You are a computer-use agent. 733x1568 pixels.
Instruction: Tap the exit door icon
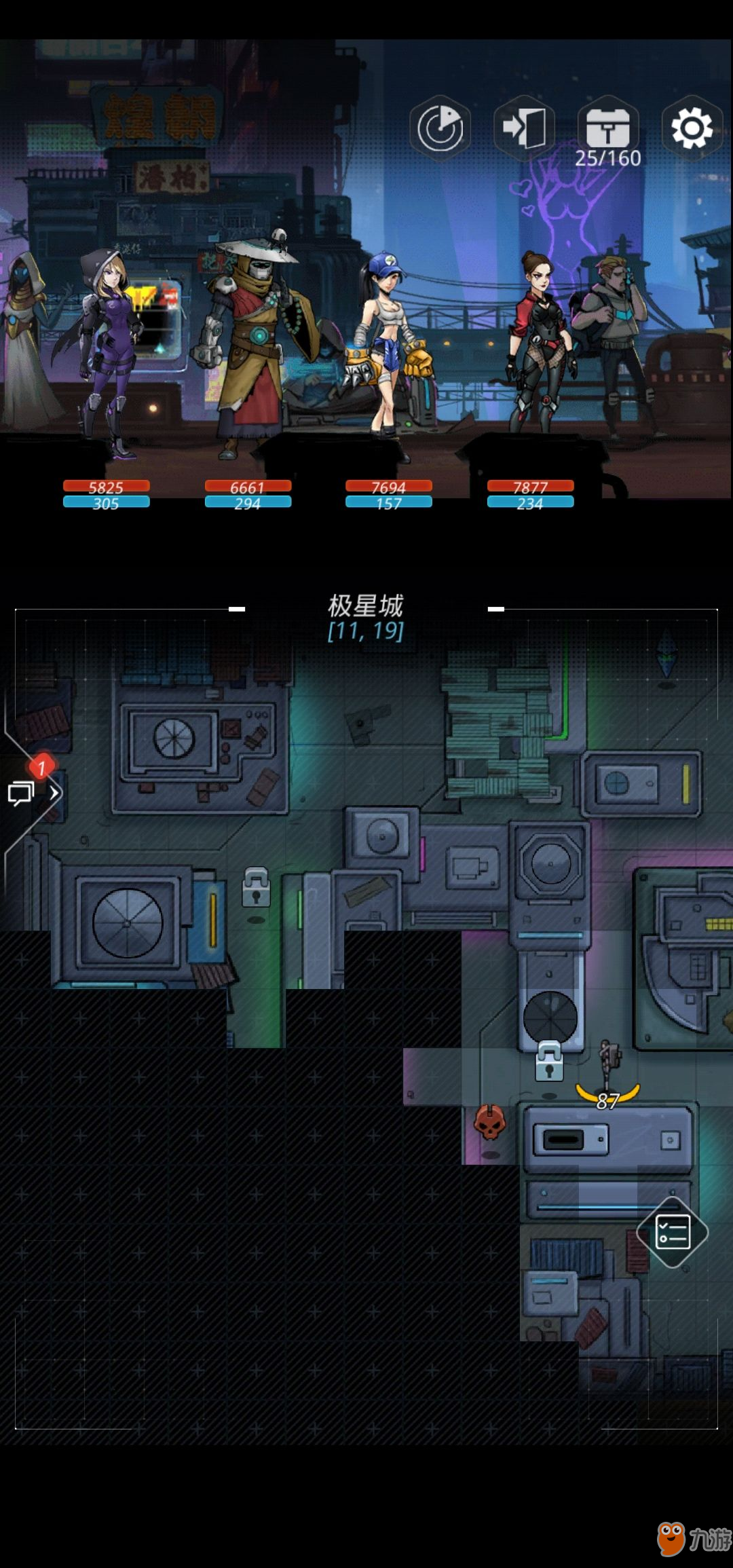pos(524,128)
